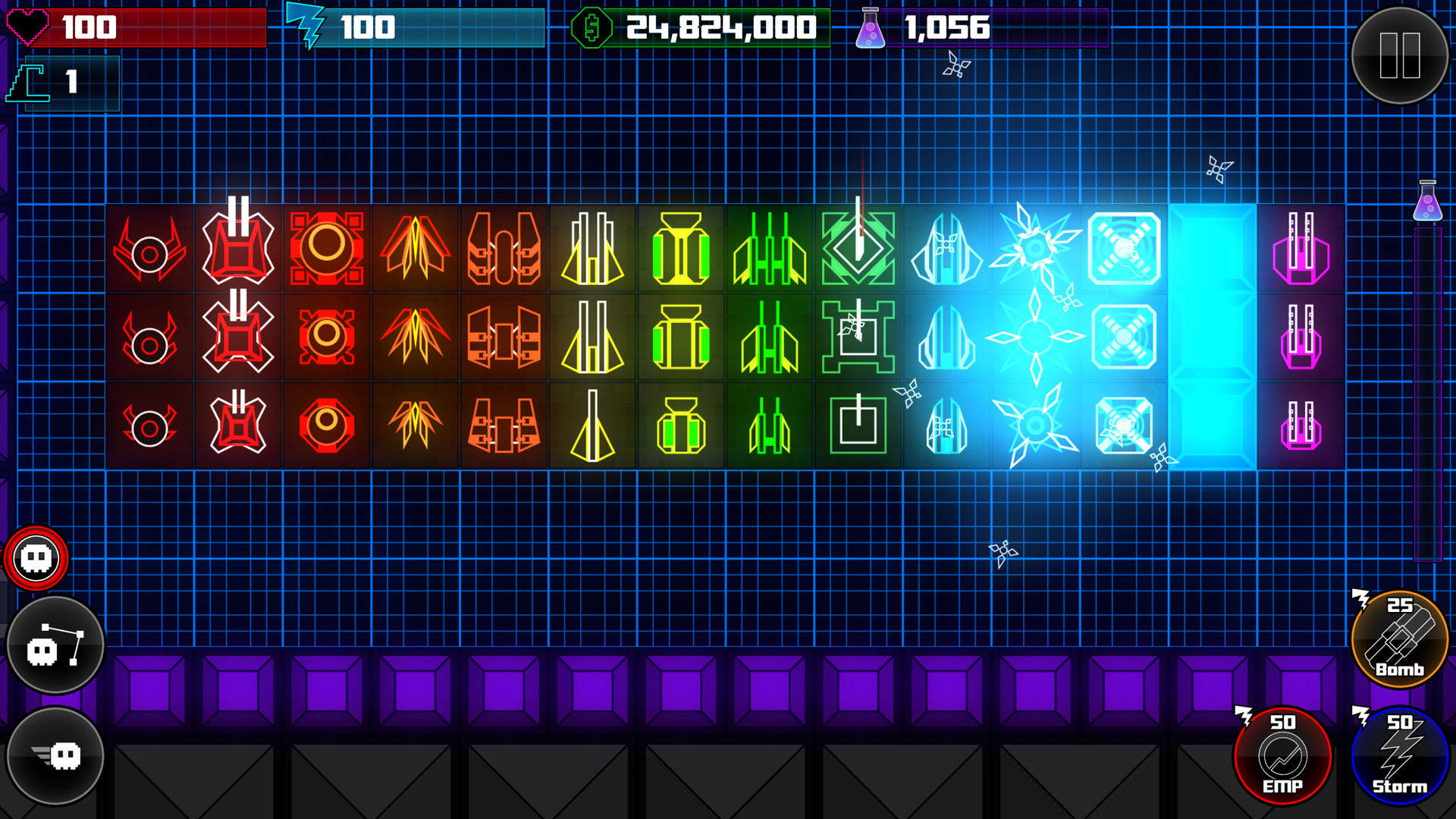Click the heart health icon
Image resolution: width=1456 pixels, height=819 pixels.
[x=29, y=27]
